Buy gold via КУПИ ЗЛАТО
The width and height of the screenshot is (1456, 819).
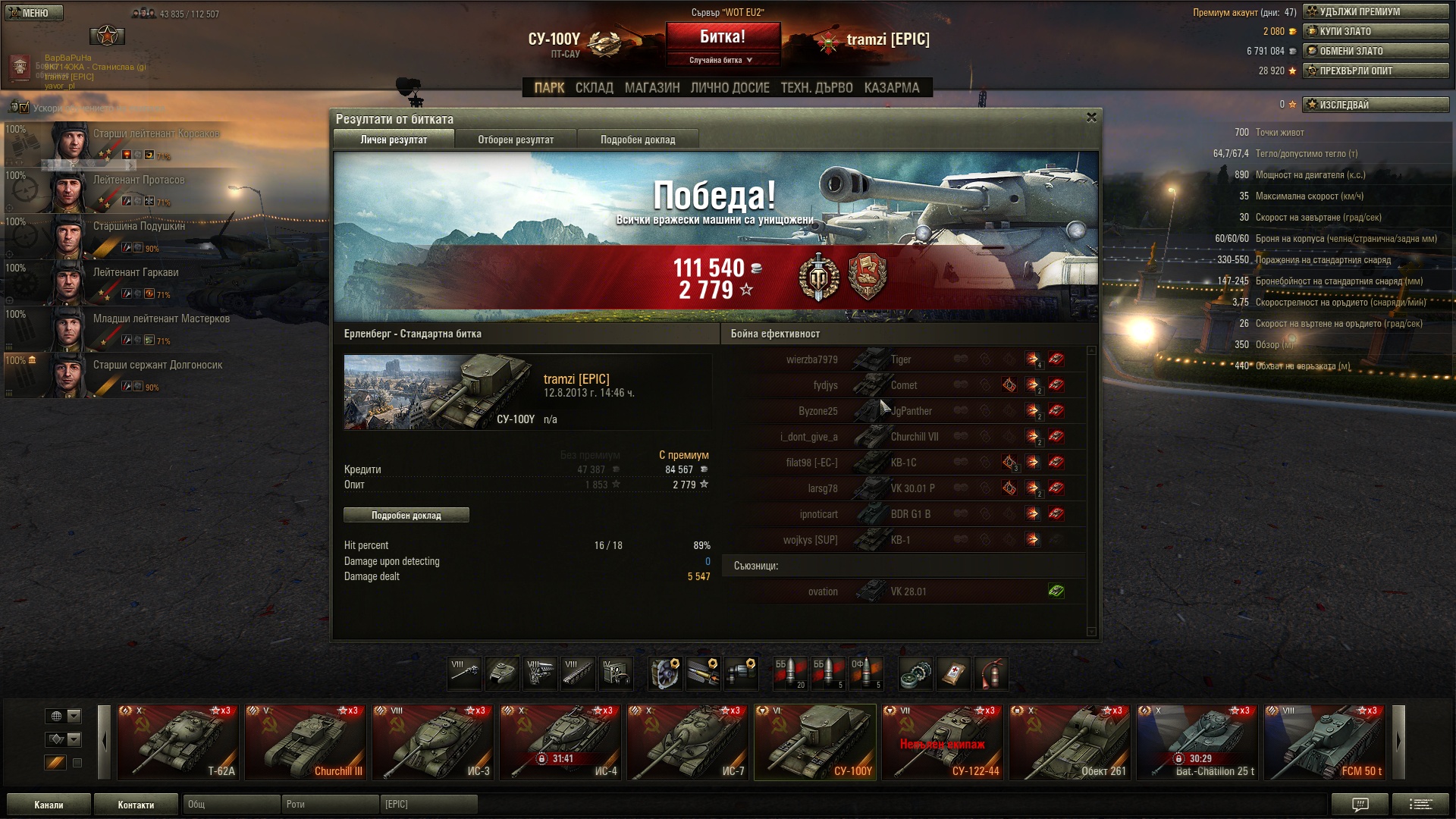point(1375,31)
